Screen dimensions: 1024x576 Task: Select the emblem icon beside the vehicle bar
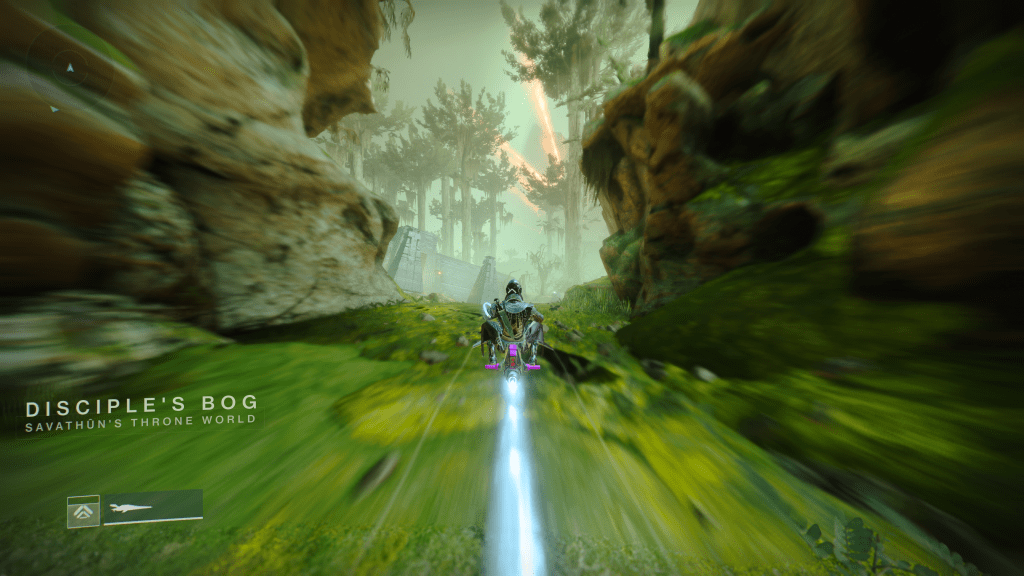[83, 511]
